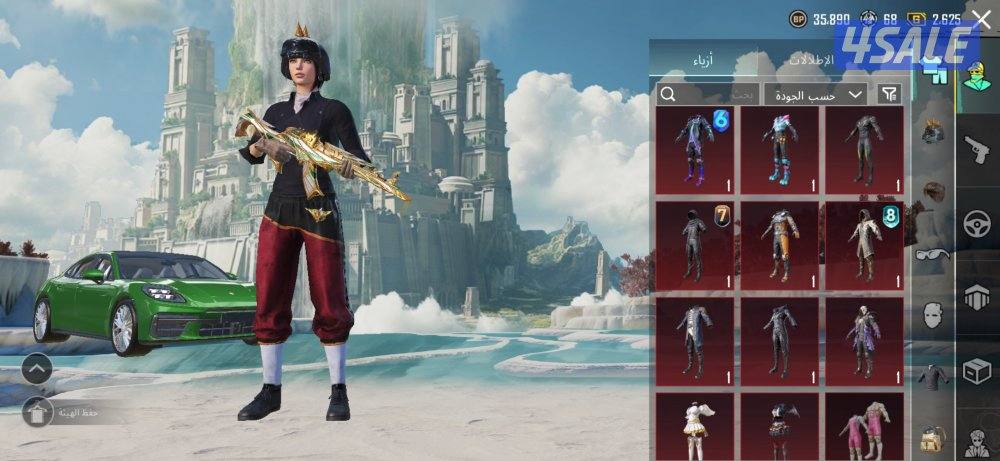Click the inventory search field
Screen dimensions: 1000x461
[706, 94]
